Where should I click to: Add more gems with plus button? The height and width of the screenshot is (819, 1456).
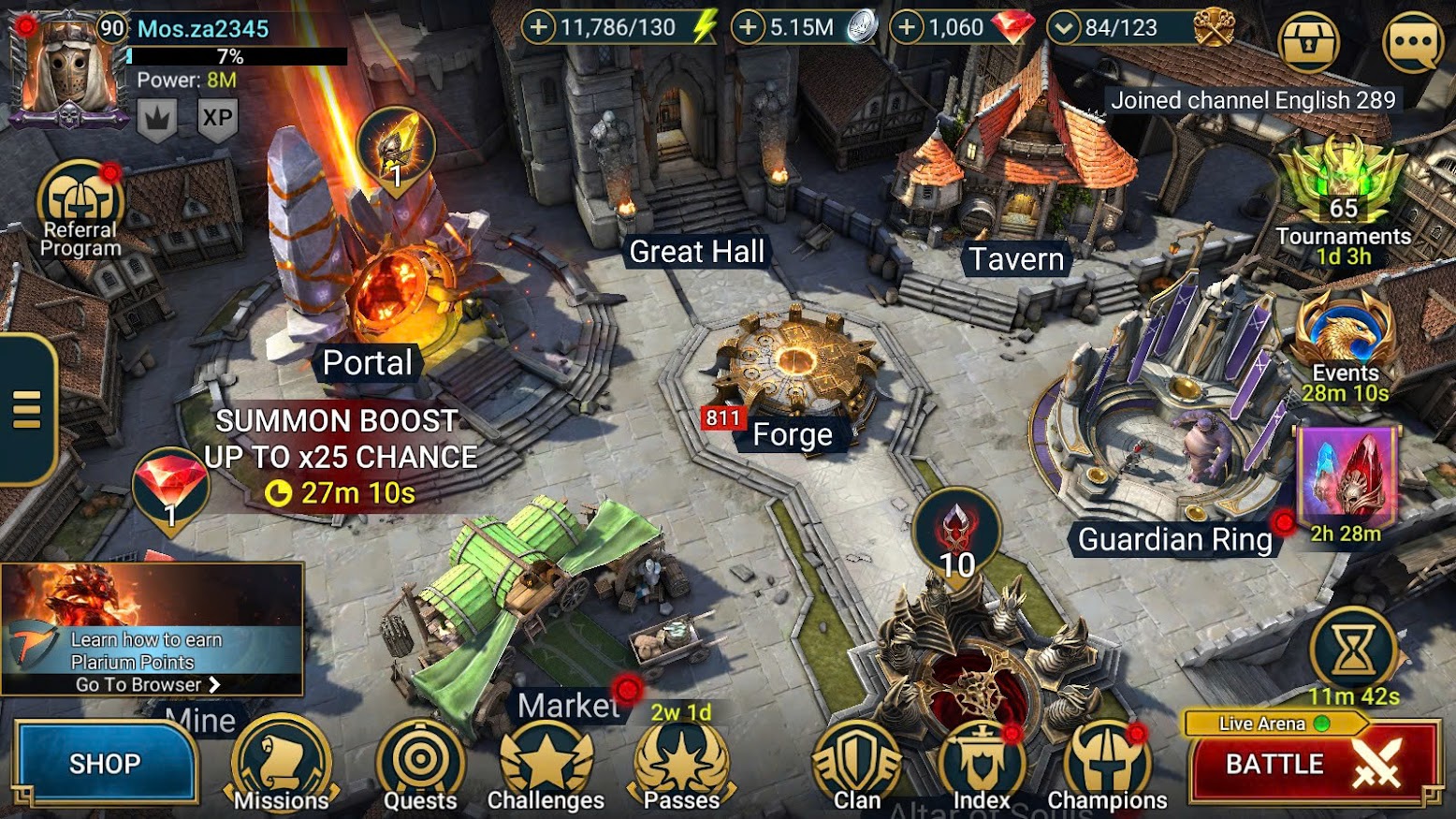coord(906,27)
